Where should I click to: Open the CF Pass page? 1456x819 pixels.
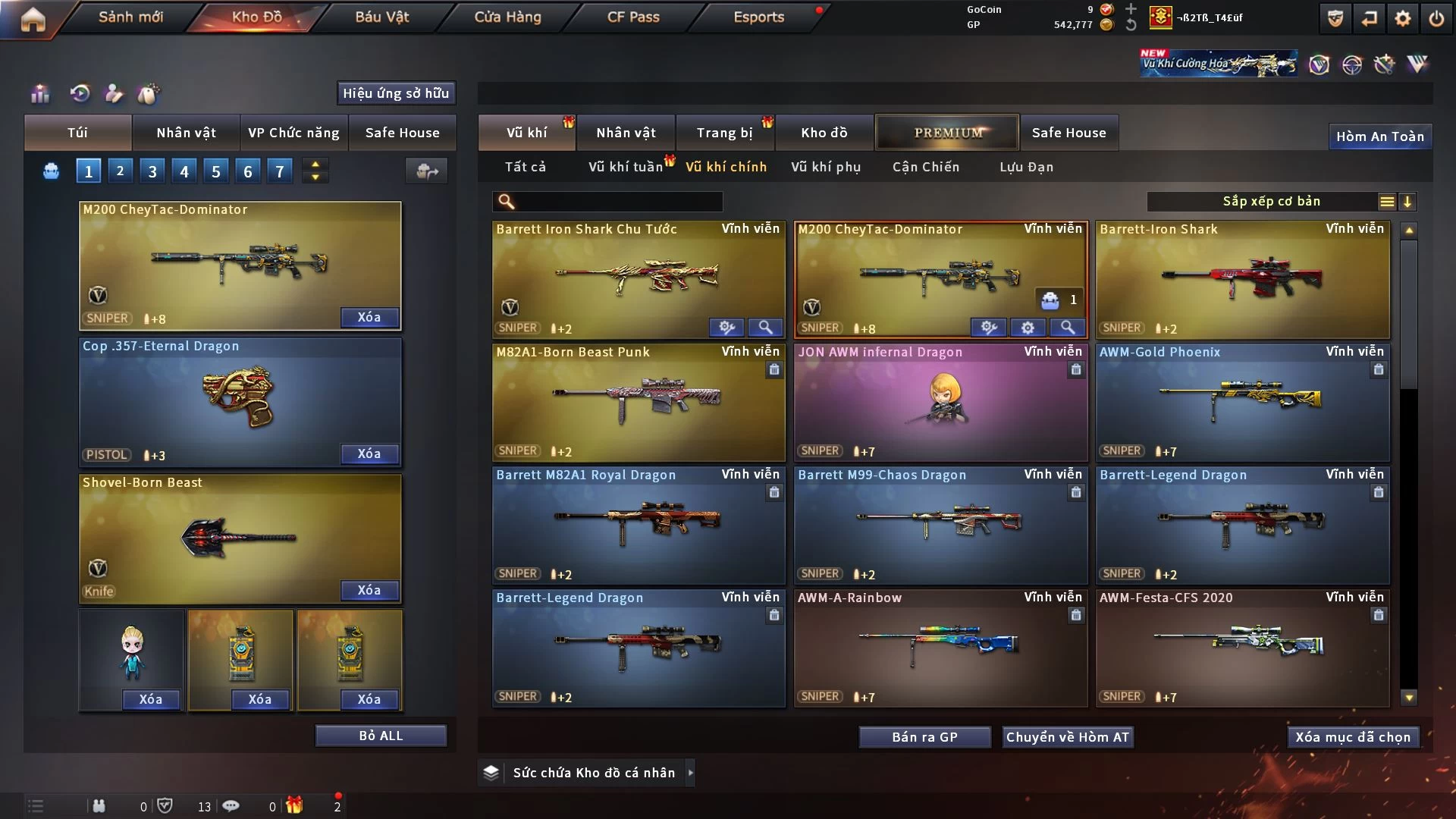click(x=633, y=17)
